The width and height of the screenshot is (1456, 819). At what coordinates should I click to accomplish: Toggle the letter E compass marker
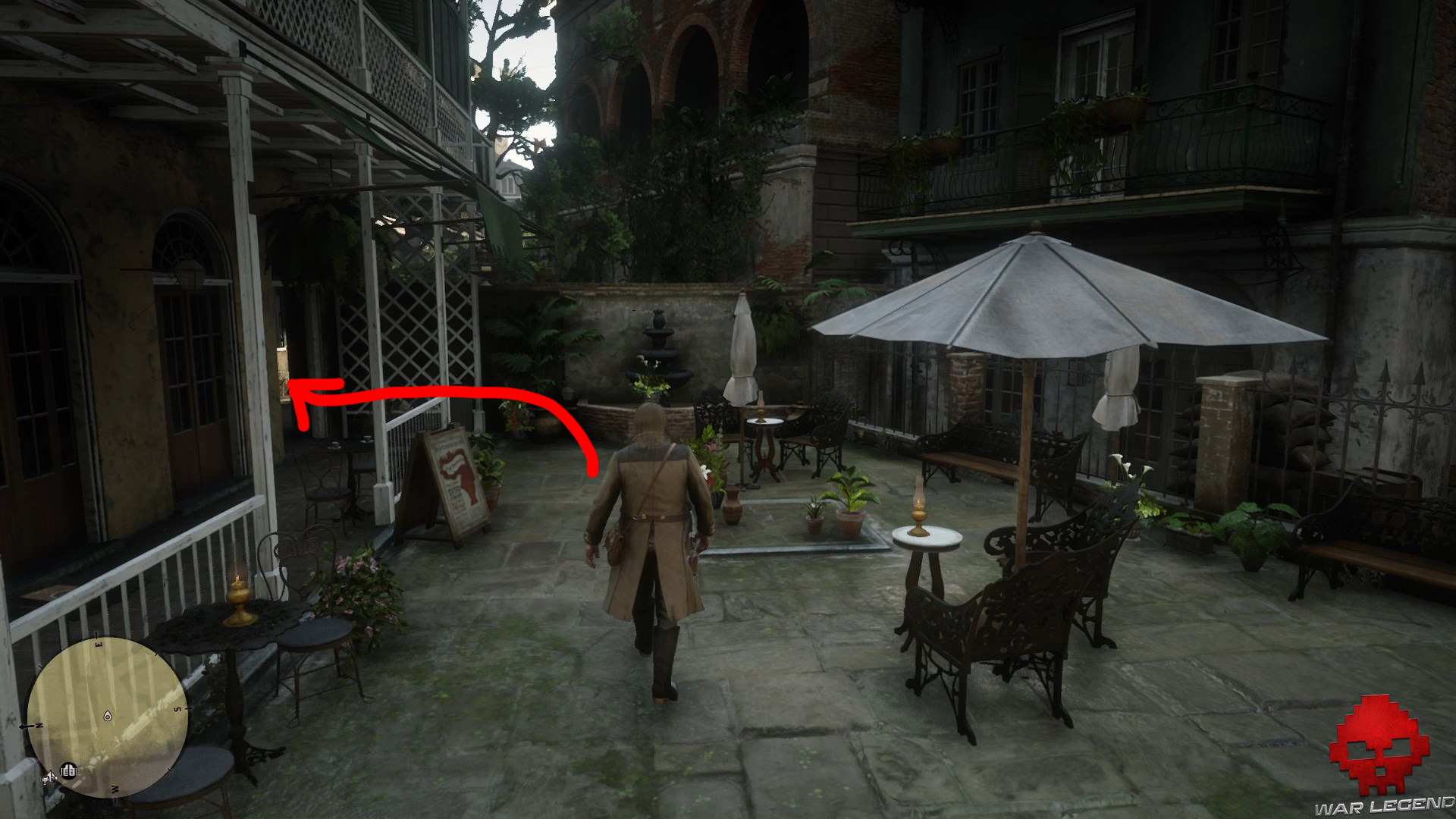pyautogui.click(x=99, y=645)
